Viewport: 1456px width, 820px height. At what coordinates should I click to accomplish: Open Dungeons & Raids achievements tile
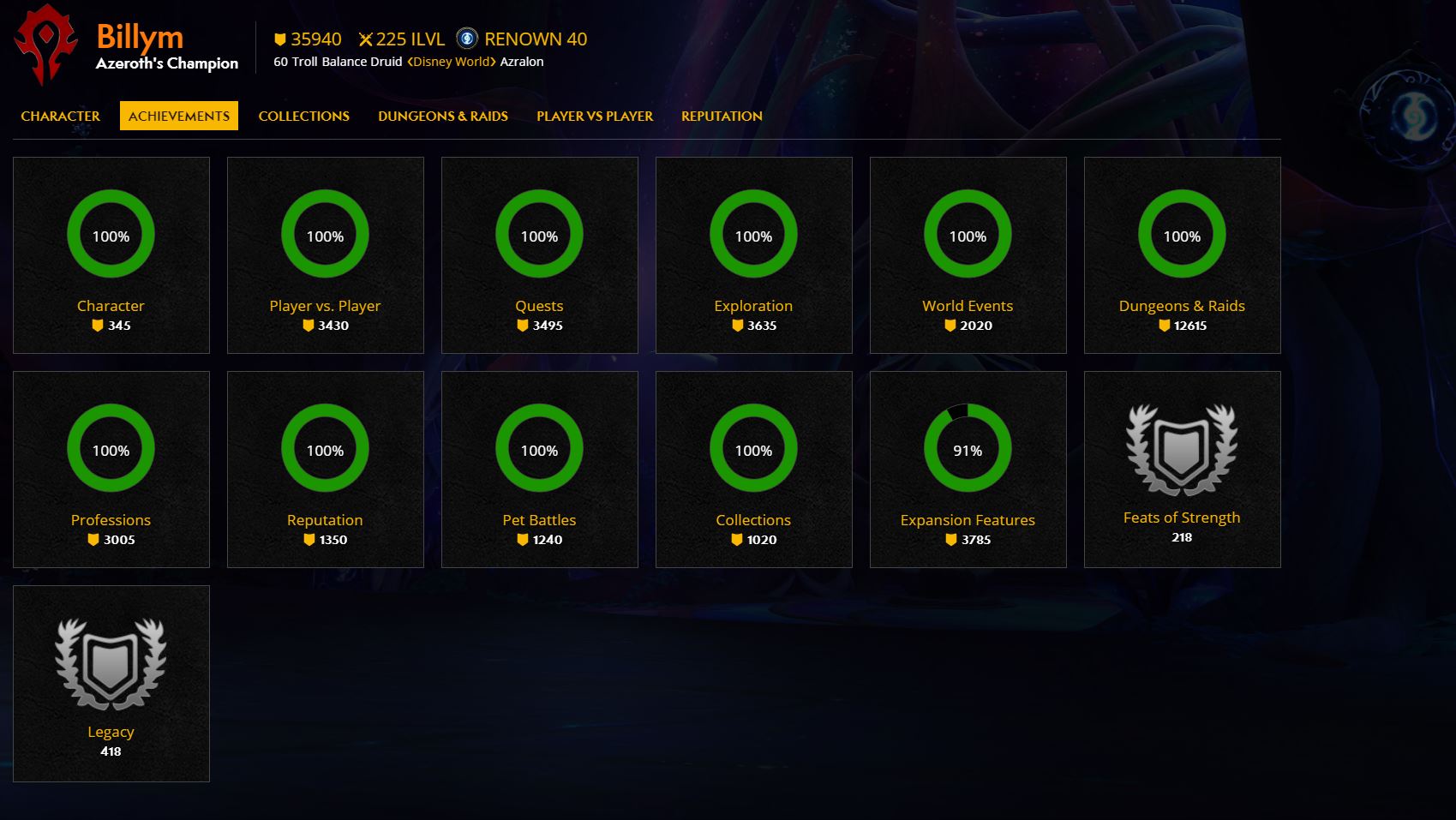tap(1183, 255)
